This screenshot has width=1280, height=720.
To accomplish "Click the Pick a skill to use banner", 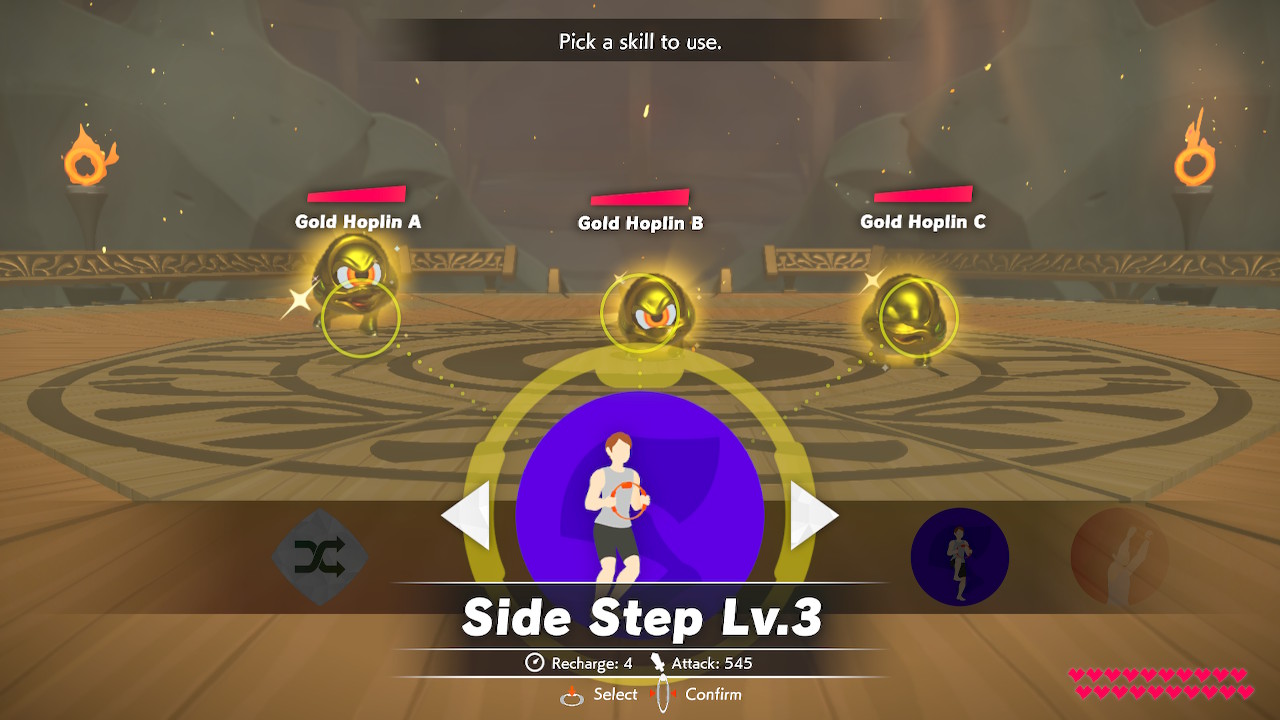I will click(x=640, y=42).
